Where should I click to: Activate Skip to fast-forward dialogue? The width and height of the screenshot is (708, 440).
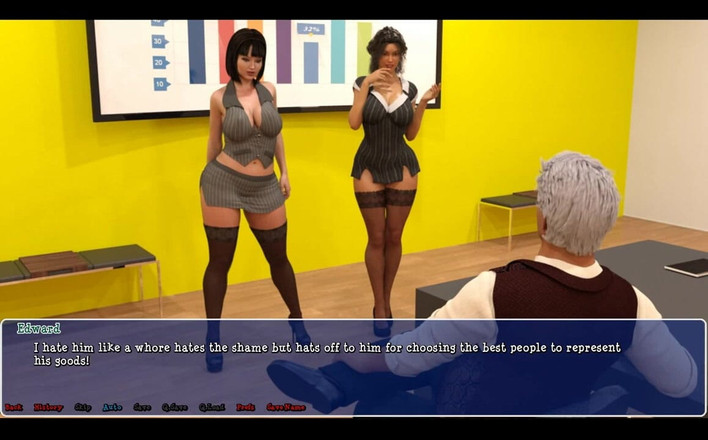82,408
